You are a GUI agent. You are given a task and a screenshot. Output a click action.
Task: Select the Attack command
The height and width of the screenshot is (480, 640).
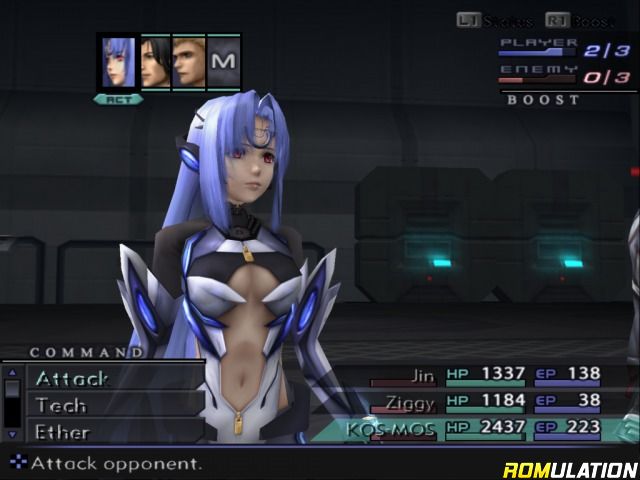72,379
